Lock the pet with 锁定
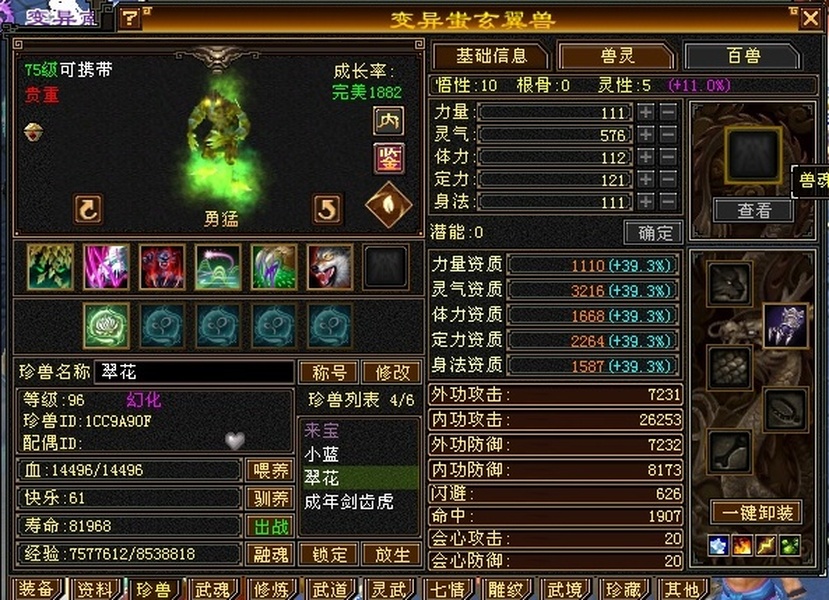The image size is (829, 600). (x=329, y=554)
